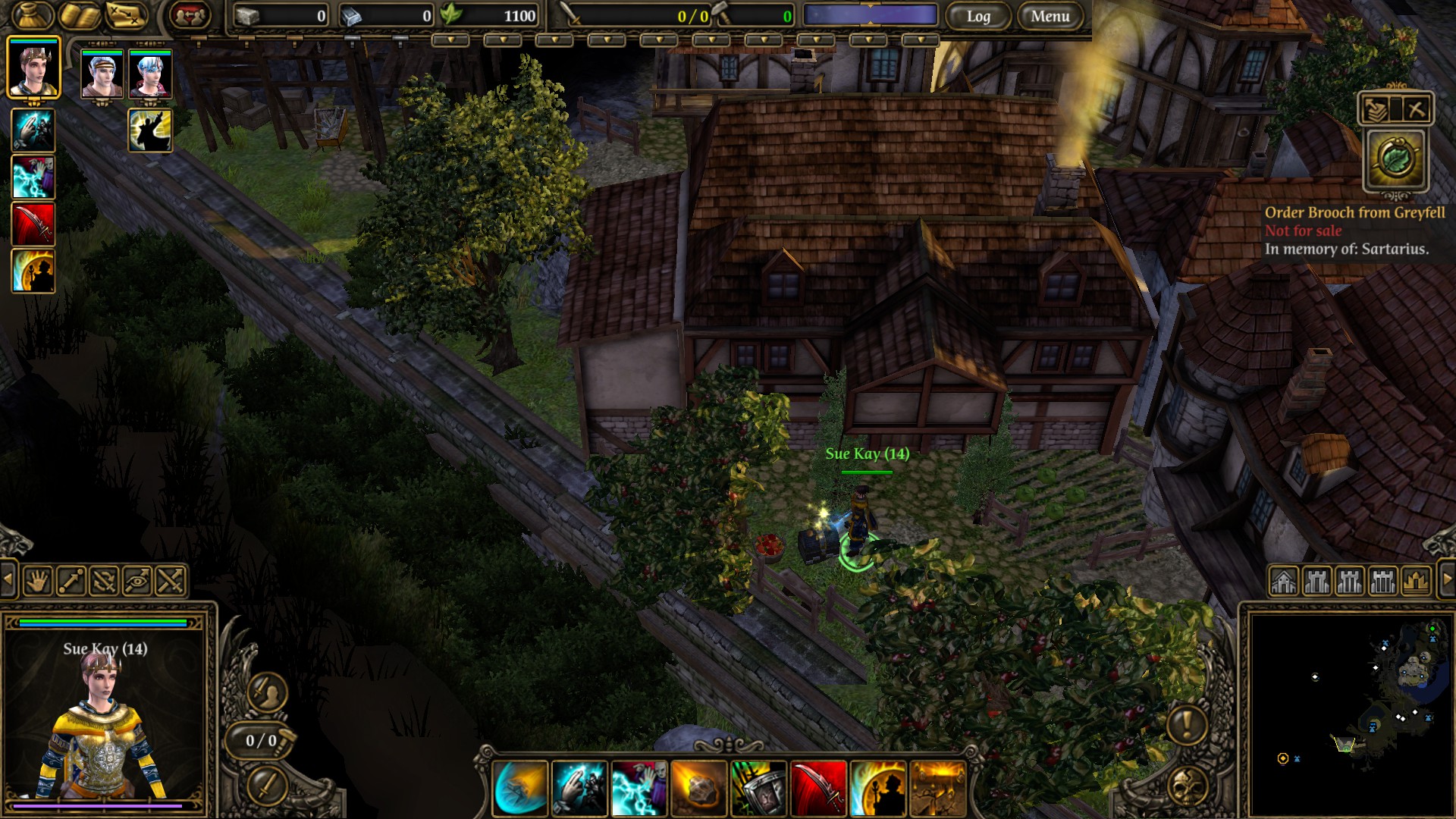
Task: Cast the flaming rock spell on hotbar
Action: [698, 789]
